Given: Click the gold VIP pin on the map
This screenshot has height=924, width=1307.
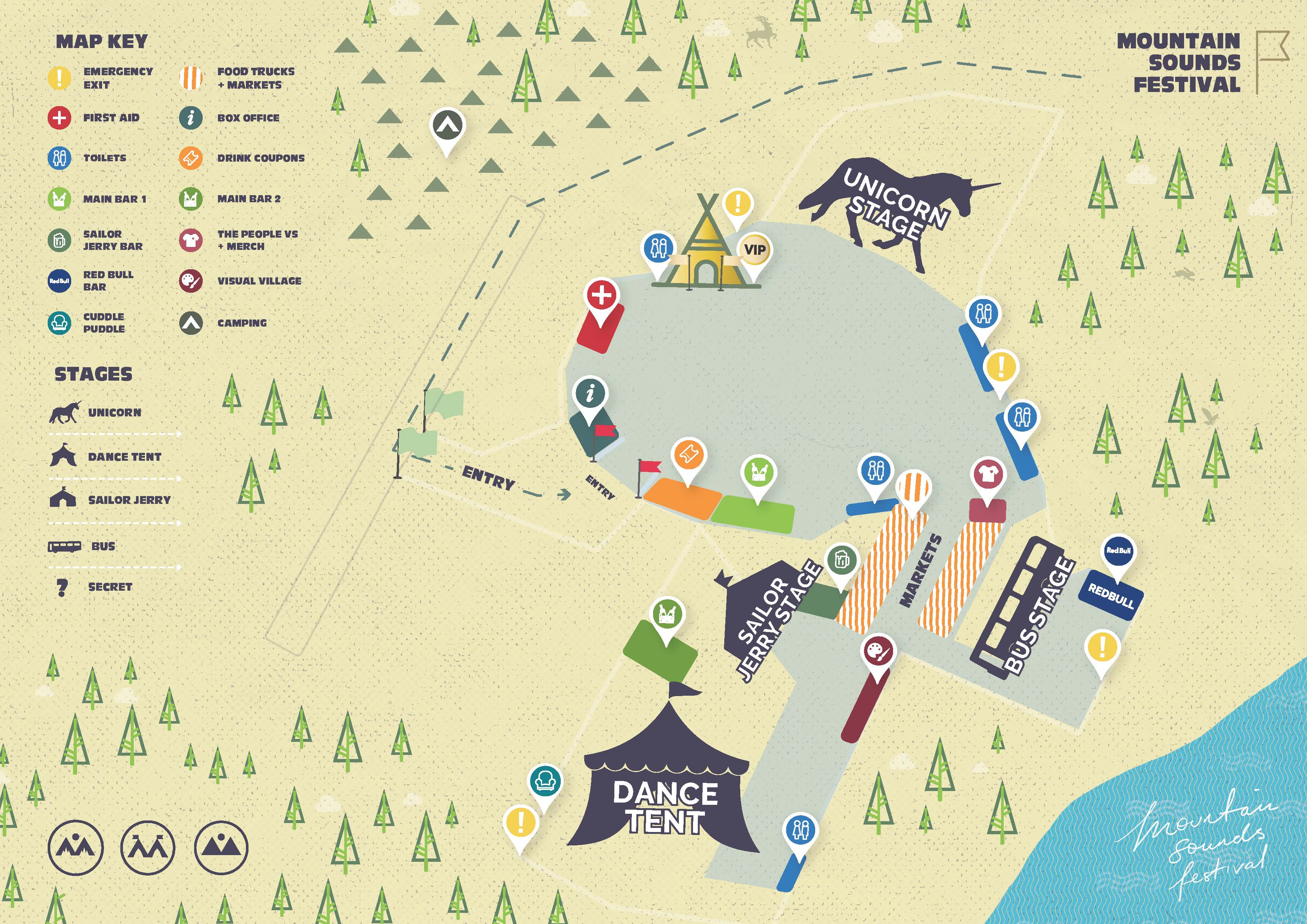Looking at the screenshot, I should 754,250.
